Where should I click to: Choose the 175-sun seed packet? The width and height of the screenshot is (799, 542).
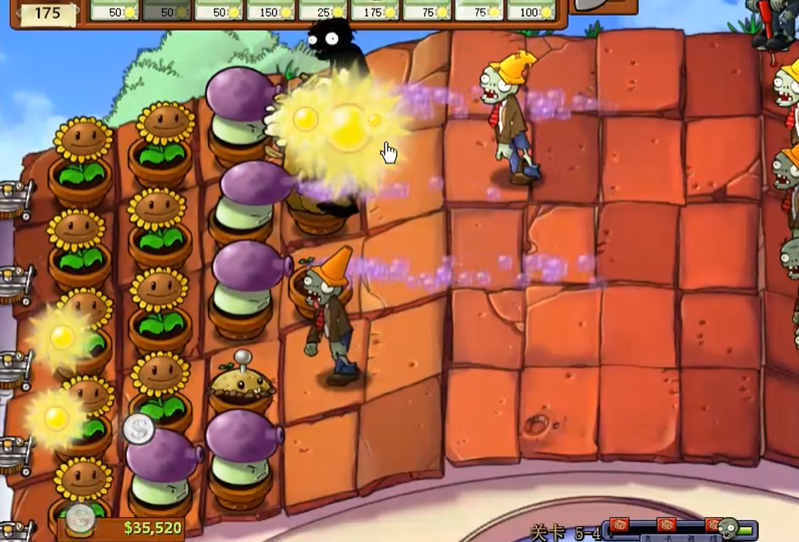[x=375, y=10]
